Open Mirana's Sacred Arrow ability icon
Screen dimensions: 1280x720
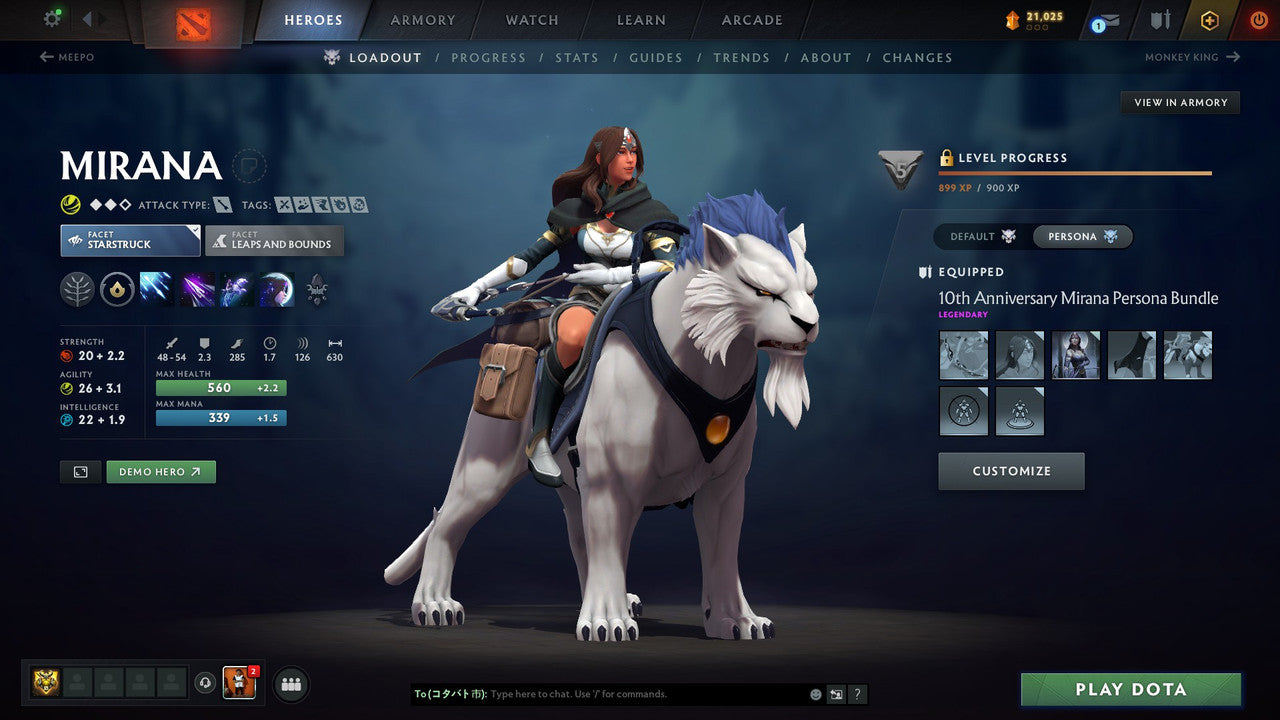196,290
